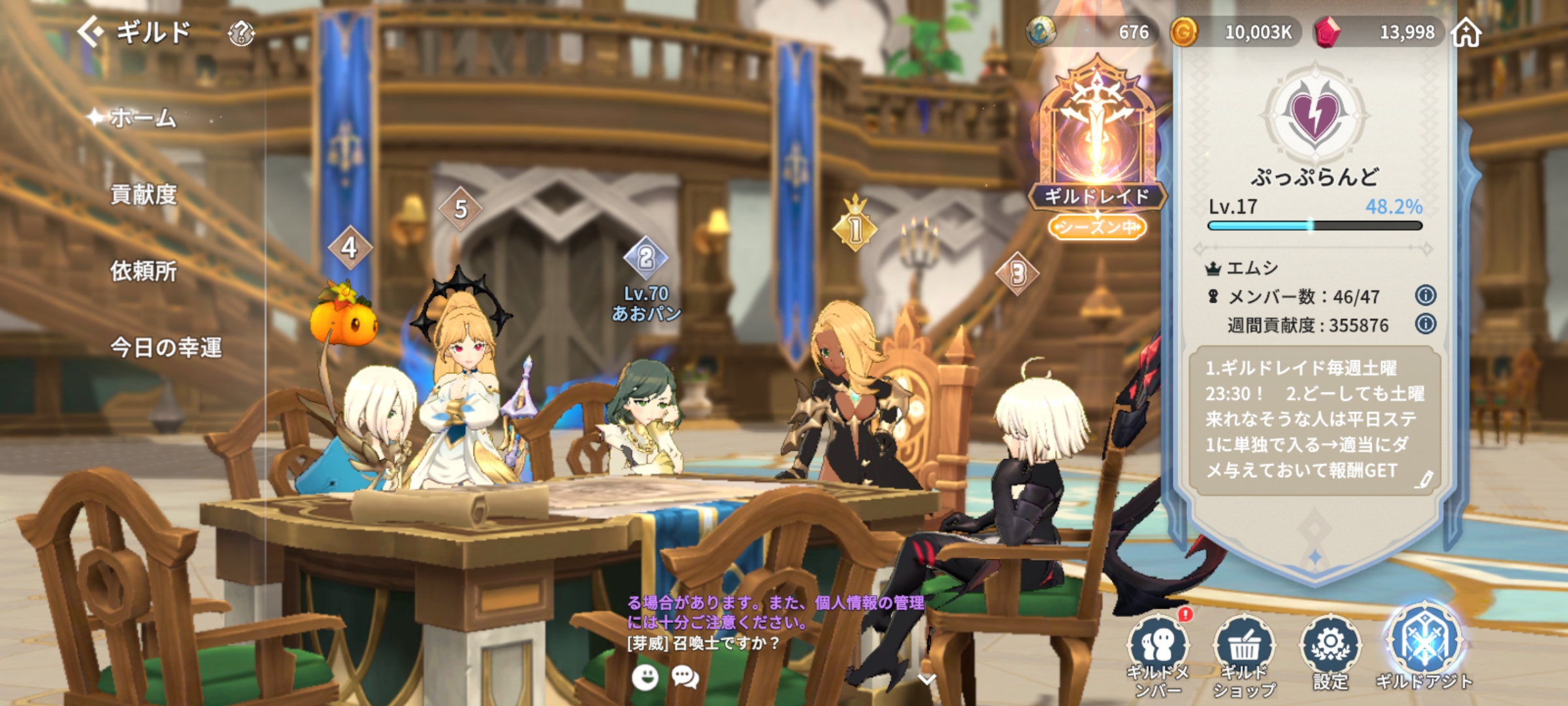Select the ホーム menu entry
Viewport: 1568px width, 706px height.
point(142,118)
